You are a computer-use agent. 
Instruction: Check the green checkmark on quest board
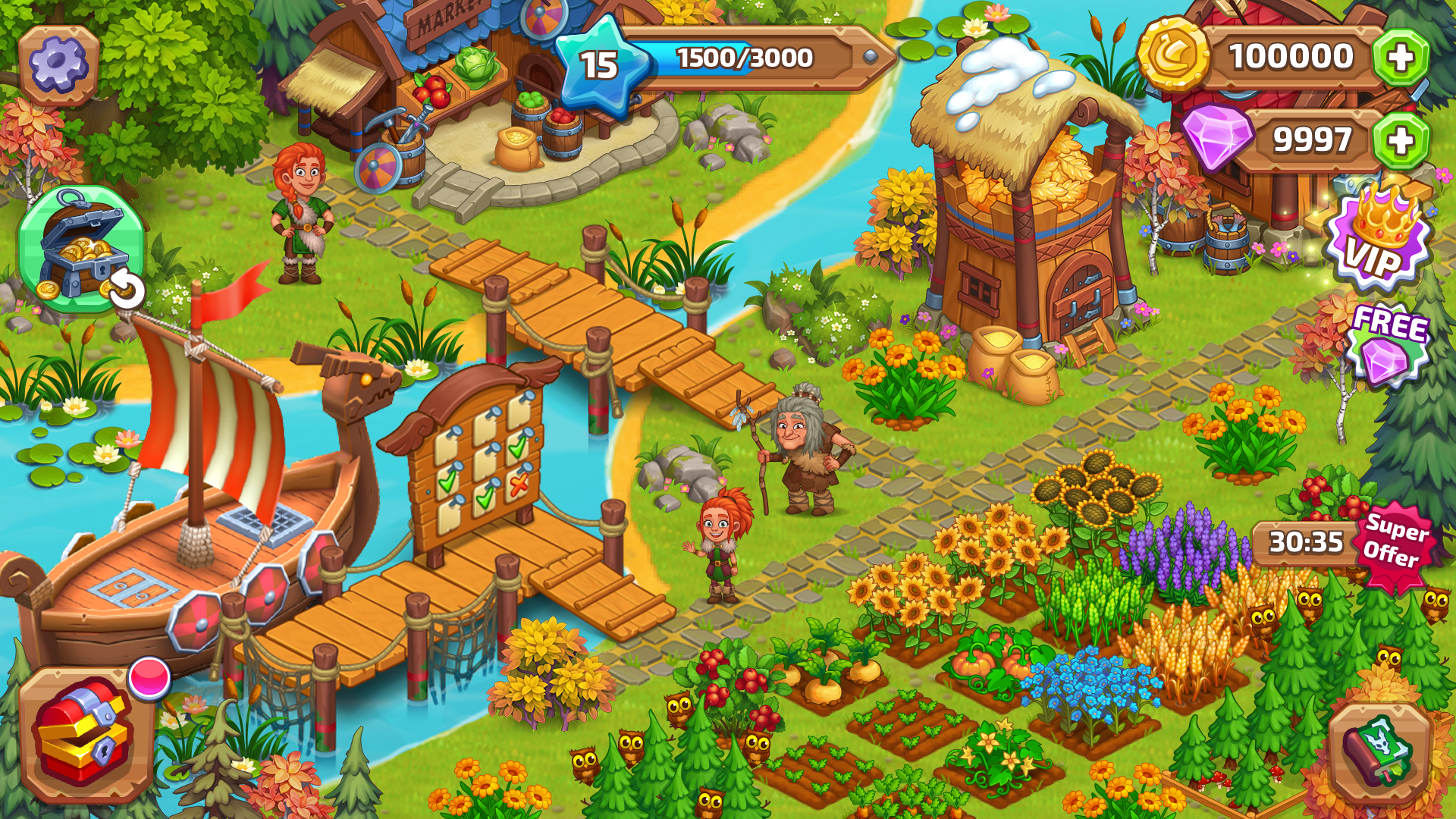517,450
